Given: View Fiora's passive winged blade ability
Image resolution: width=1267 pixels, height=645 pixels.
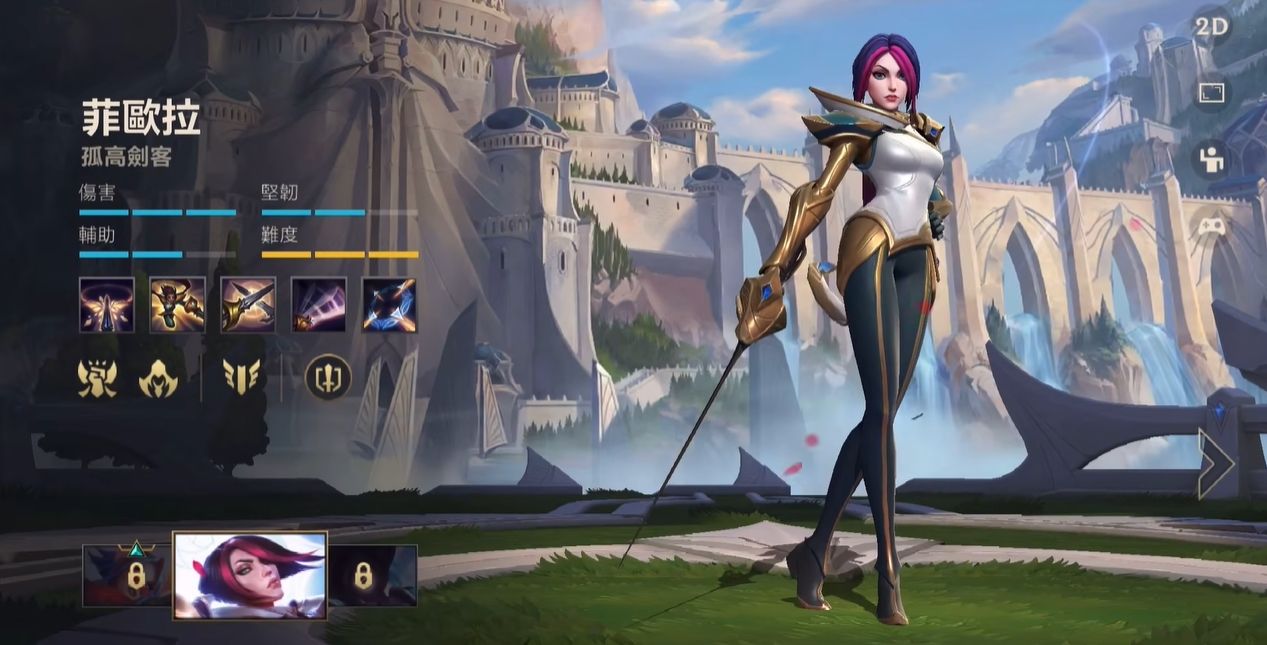Looking at the screenshot, I should click(x=107, y=305).
